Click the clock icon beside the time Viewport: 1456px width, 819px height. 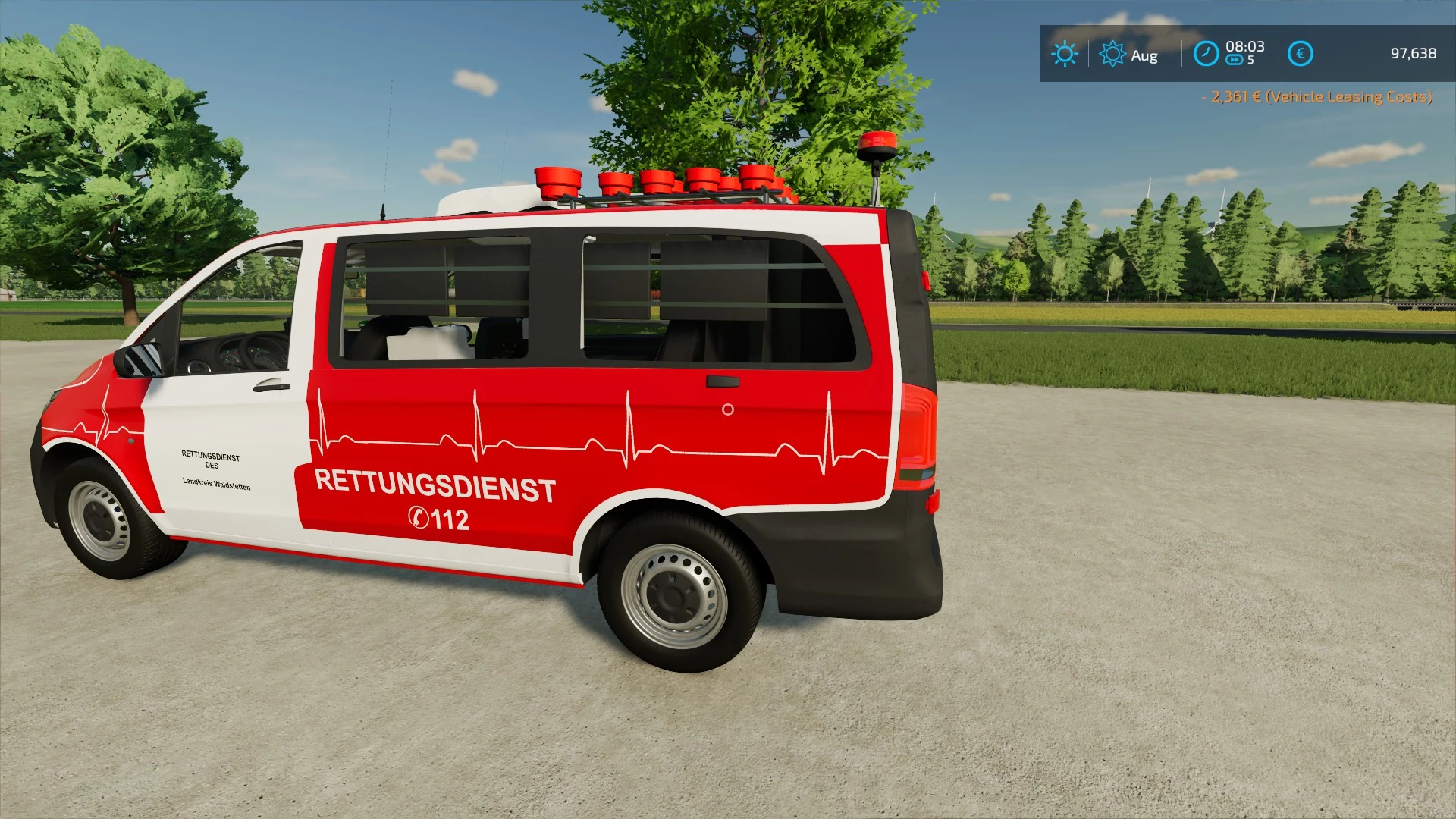(1206, 54)
